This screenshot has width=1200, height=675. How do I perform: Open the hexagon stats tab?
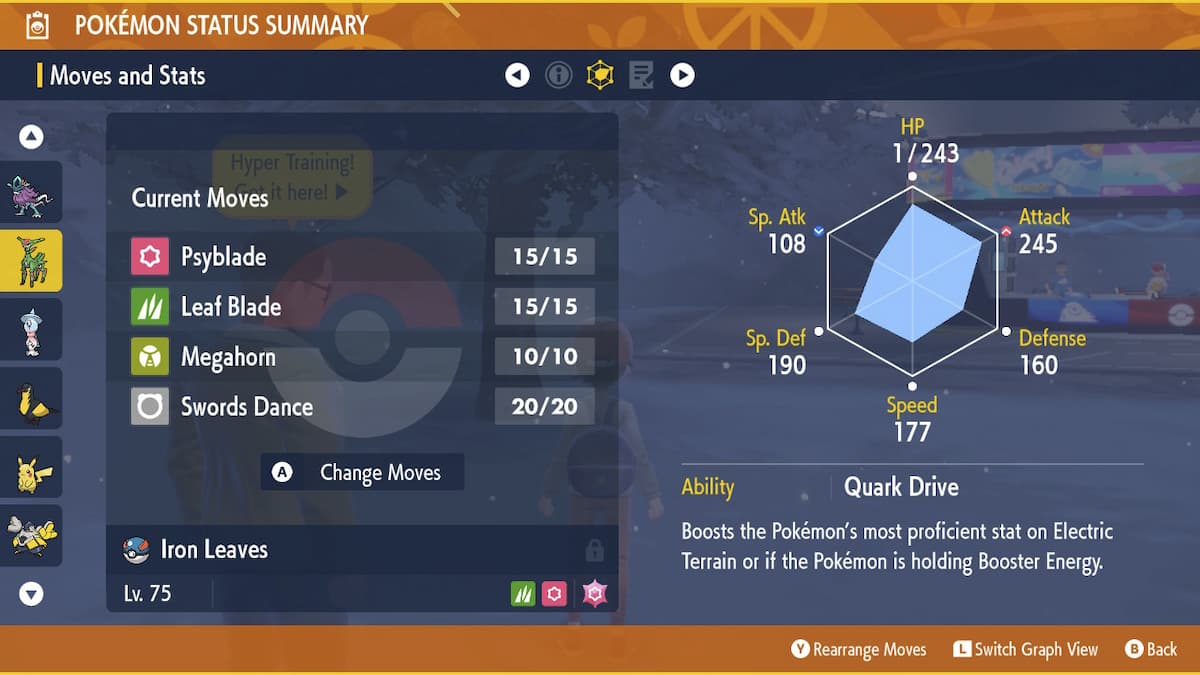point(600,75)
